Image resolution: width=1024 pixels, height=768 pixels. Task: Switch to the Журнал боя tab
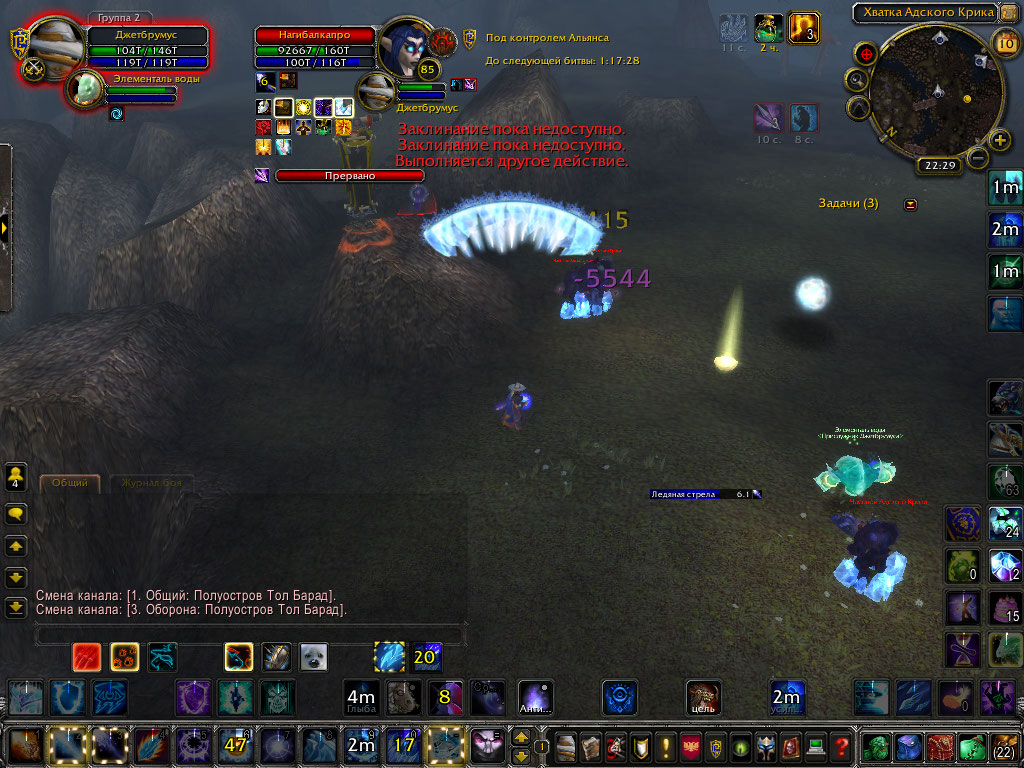(x=151, y=483)
